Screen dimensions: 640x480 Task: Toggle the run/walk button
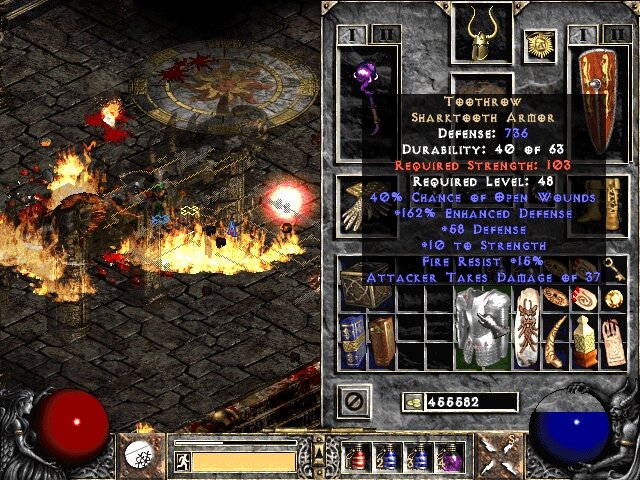coord(182,462)
